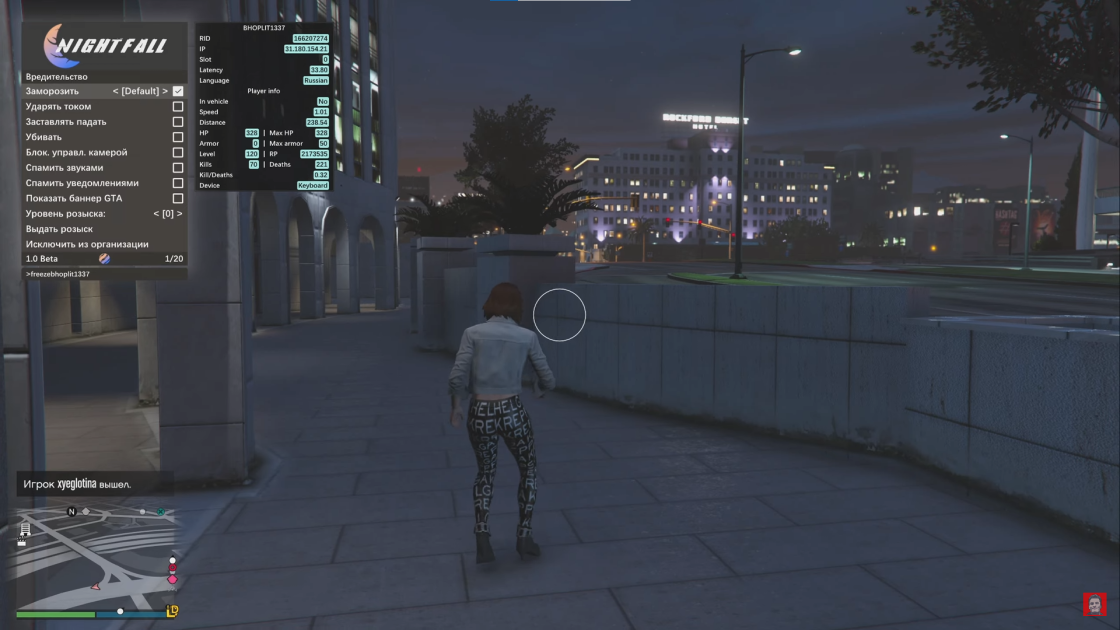Toggle the Заморозить checkbox

point(178,91)
